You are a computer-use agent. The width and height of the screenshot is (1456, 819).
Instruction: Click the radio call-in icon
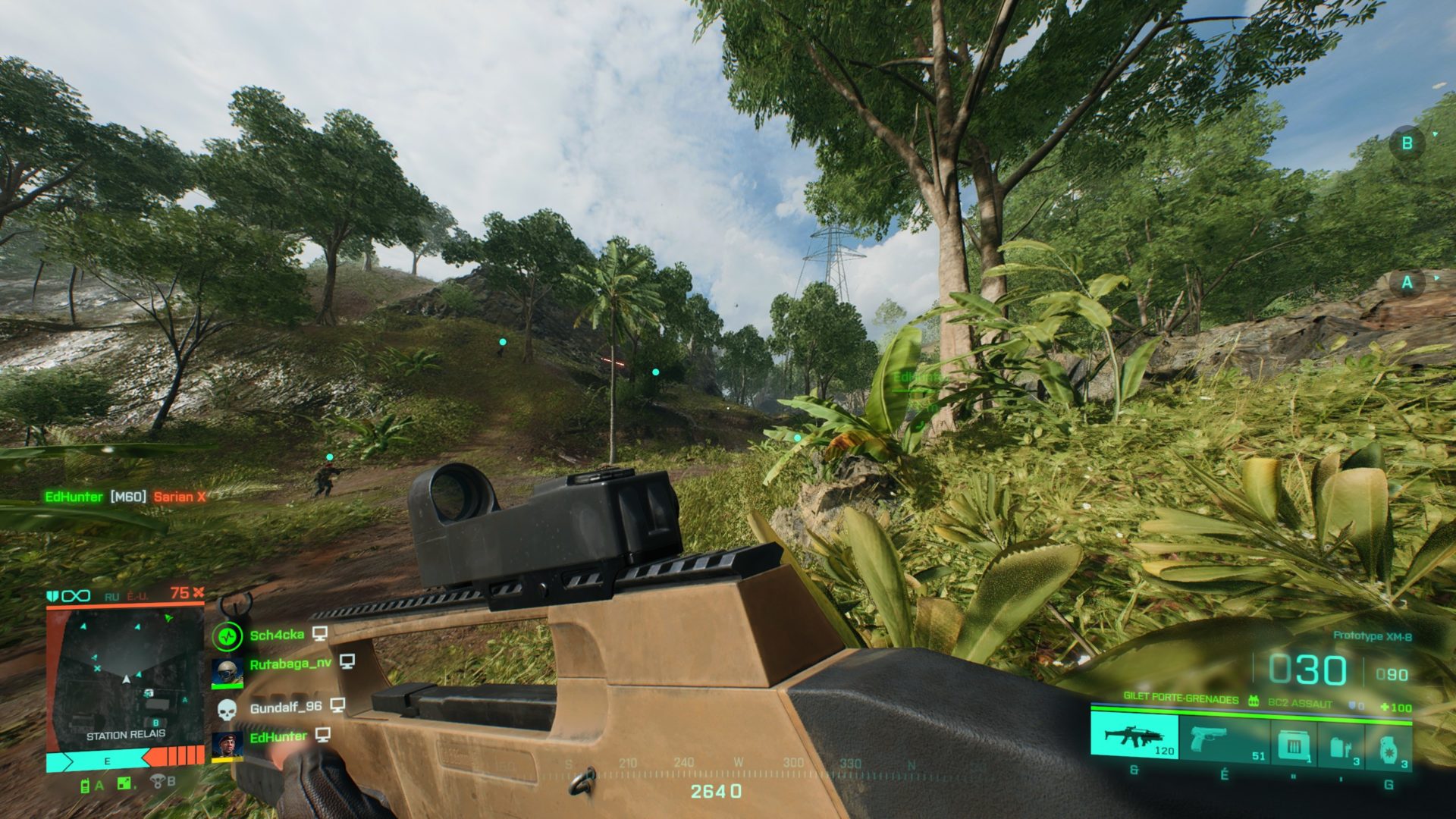[x=86, y=786]
